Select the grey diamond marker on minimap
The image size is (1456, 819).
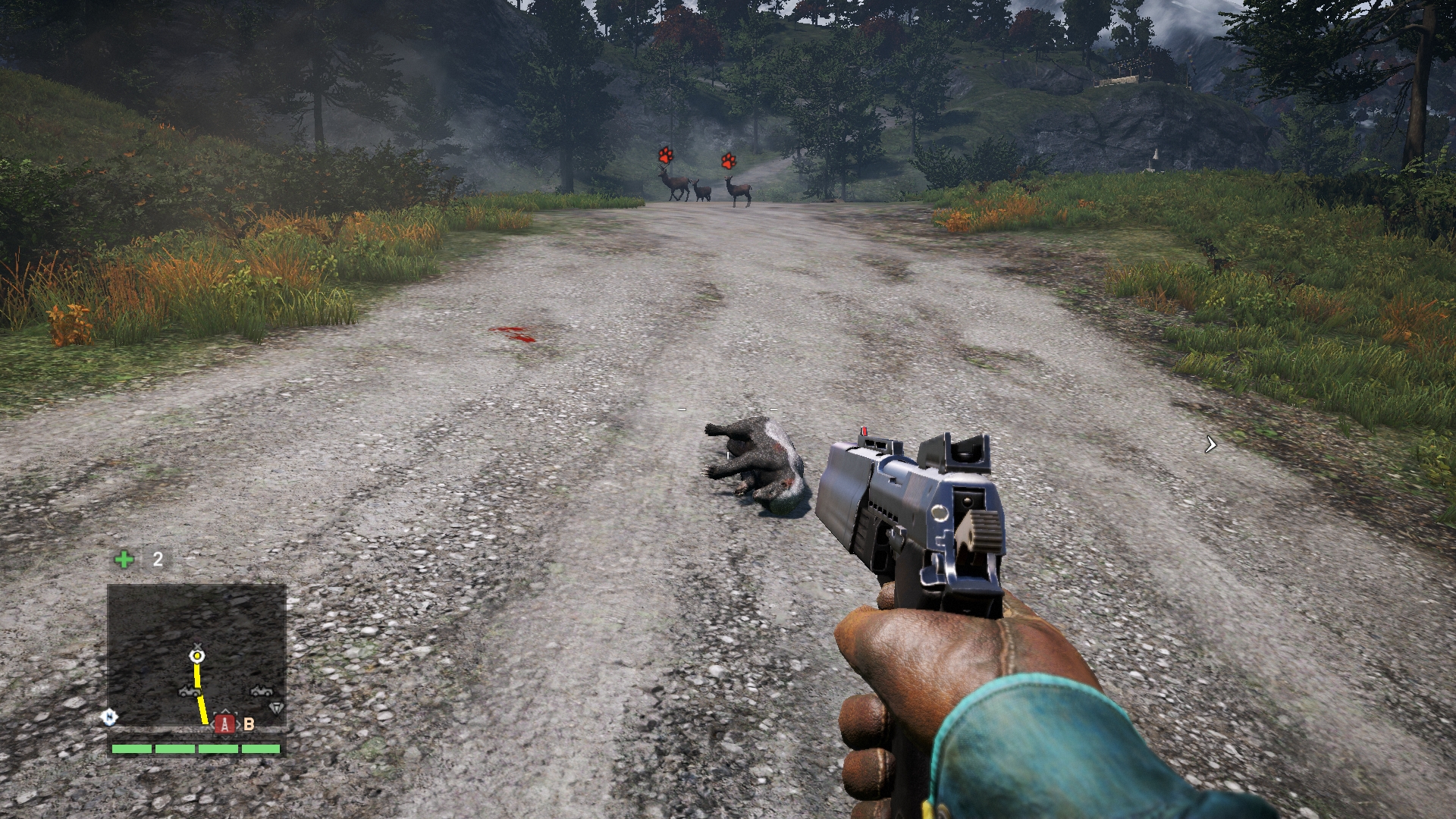[x=276, y=708]
